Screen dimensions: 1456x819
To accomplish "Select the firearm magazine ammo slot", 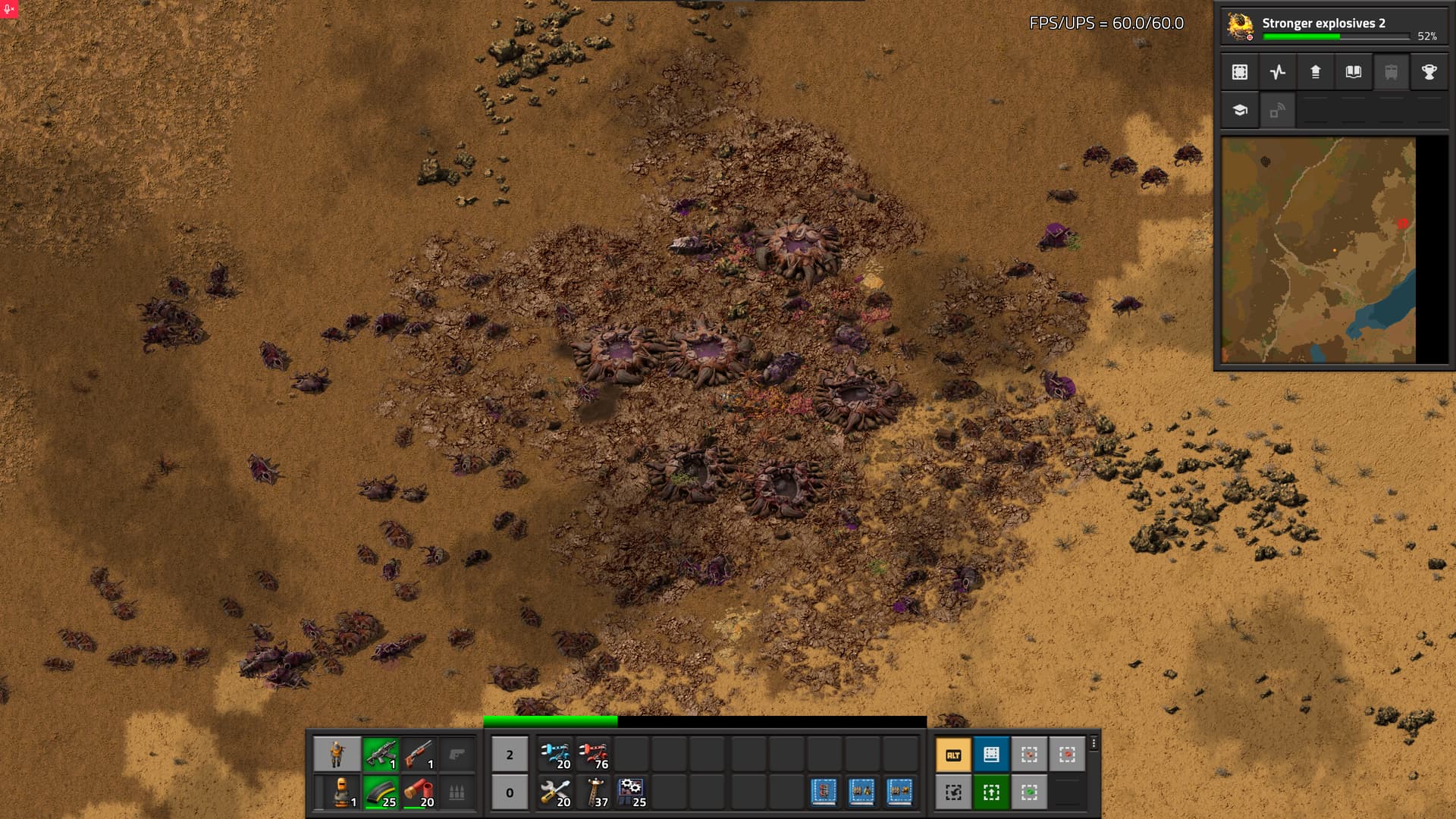I will point(381,792).
